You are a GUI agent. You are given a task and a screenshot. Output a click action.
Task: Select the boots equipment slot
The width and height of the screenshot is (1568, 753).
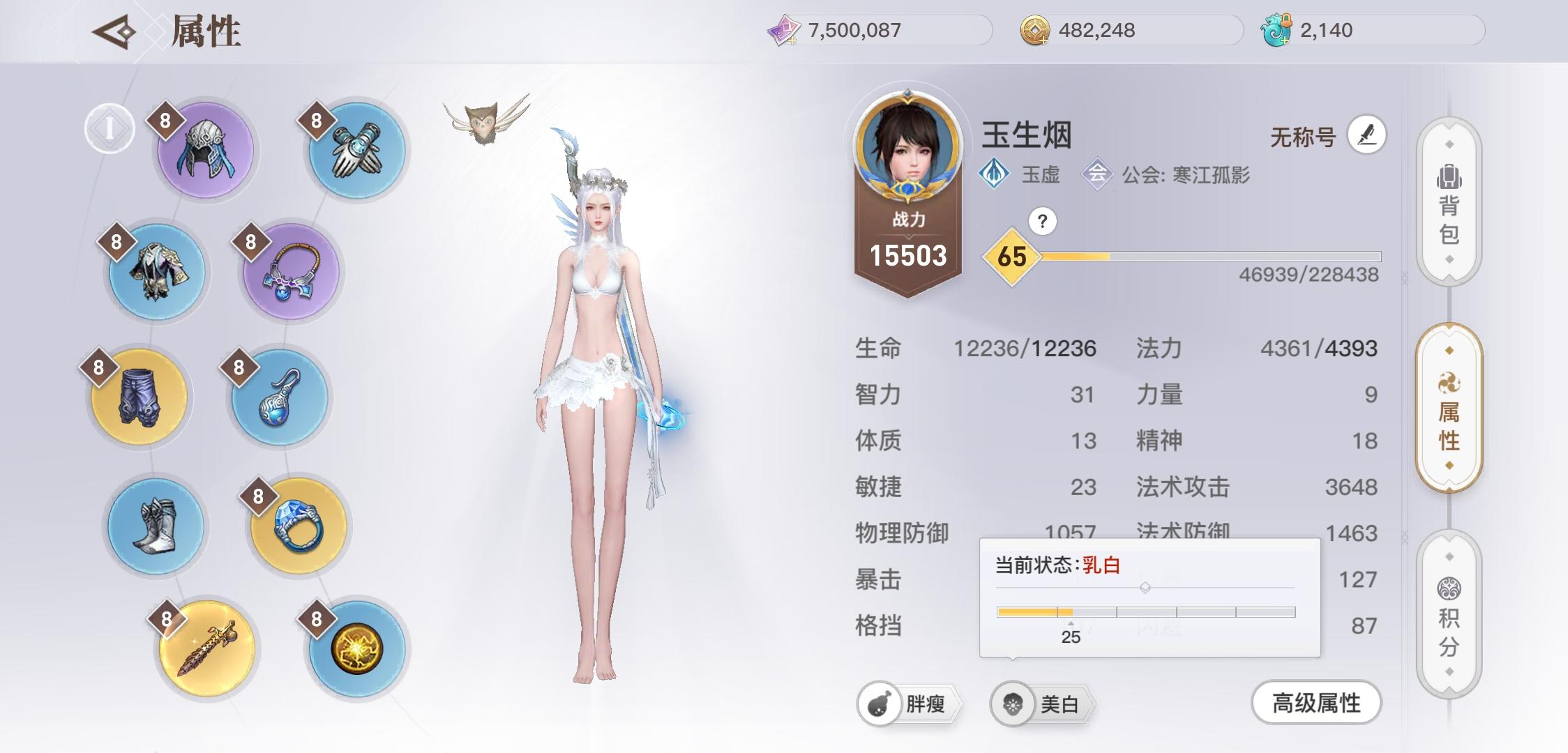(157, 523)
